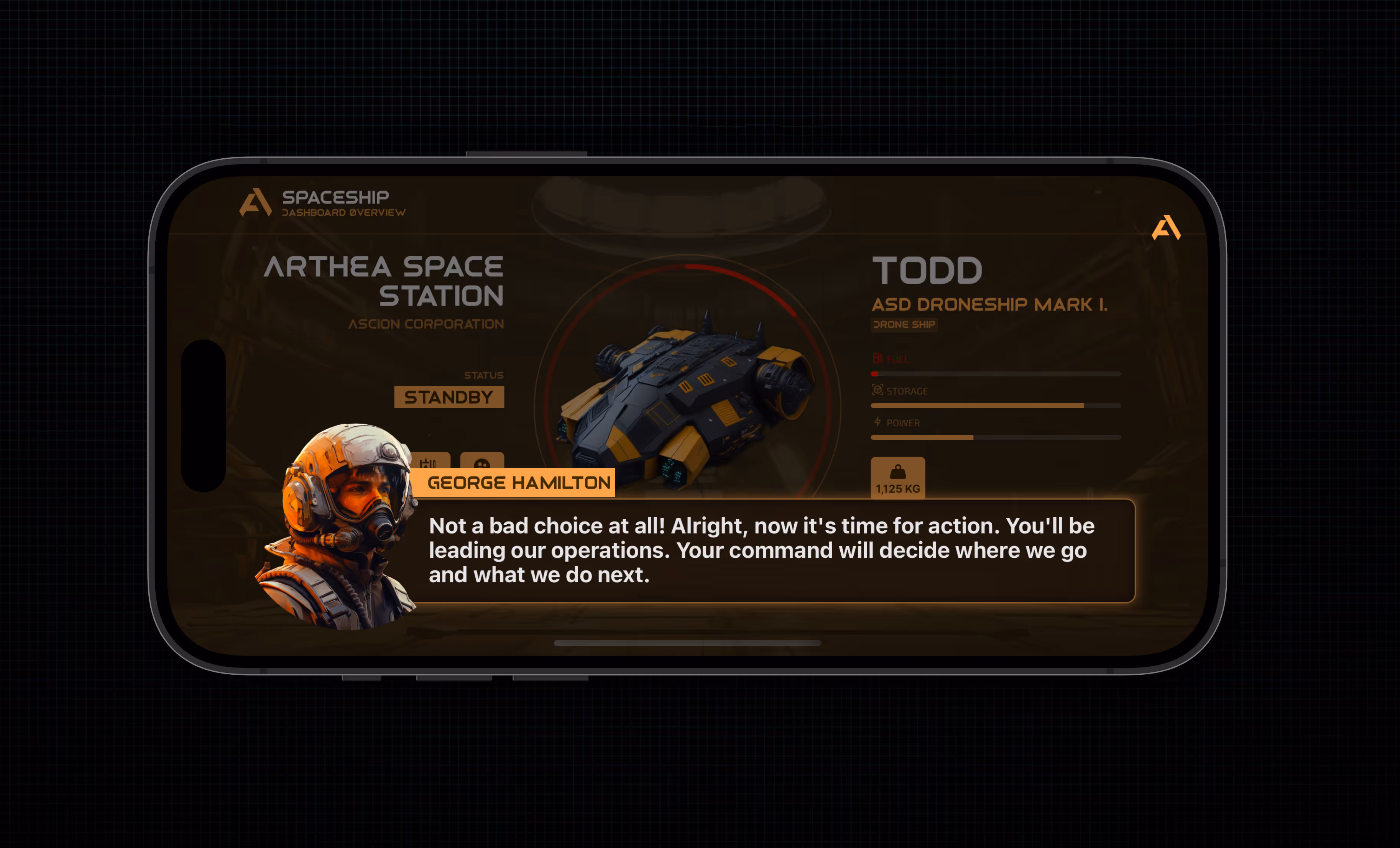This screenshot has width=1400, height=848.
Task: Click the STANDBY status button
Action: coord(449,397)
